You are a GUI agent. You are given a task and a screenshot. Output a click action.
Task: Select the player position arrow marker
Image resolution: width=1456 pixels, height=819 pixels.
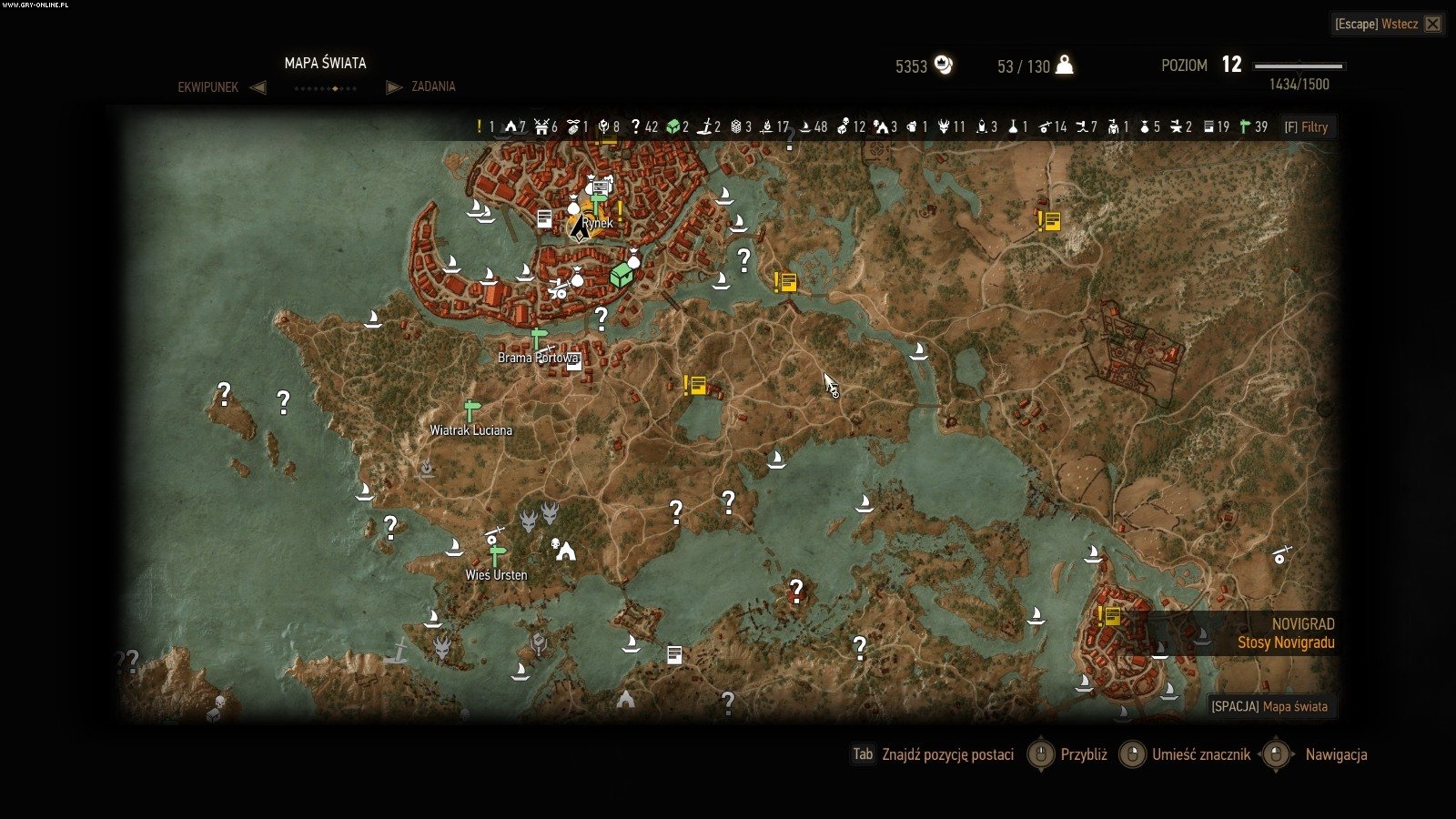[579, 228]
